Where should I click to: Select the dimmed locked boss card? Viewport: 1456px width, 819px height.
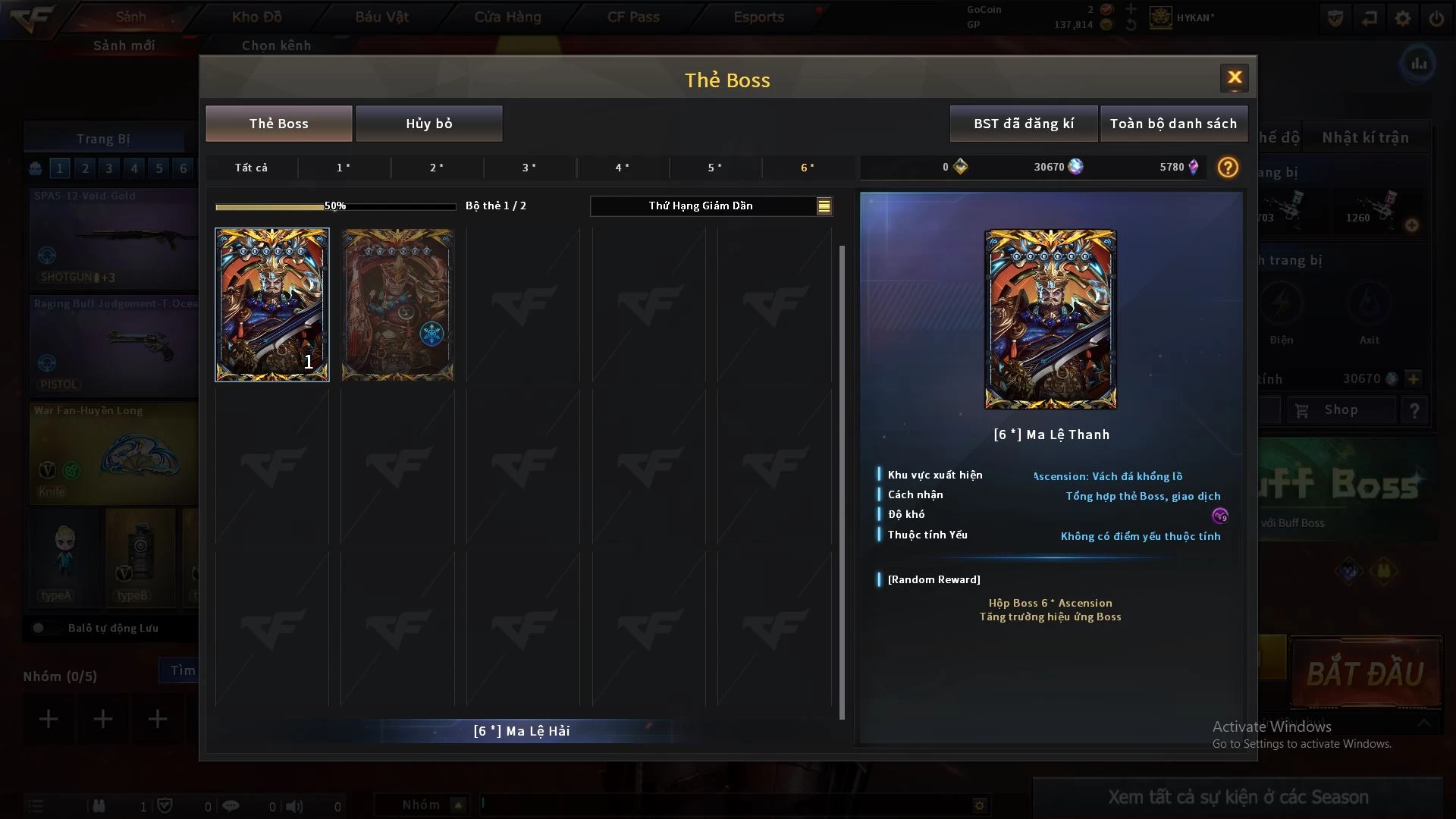pos(397,305)
